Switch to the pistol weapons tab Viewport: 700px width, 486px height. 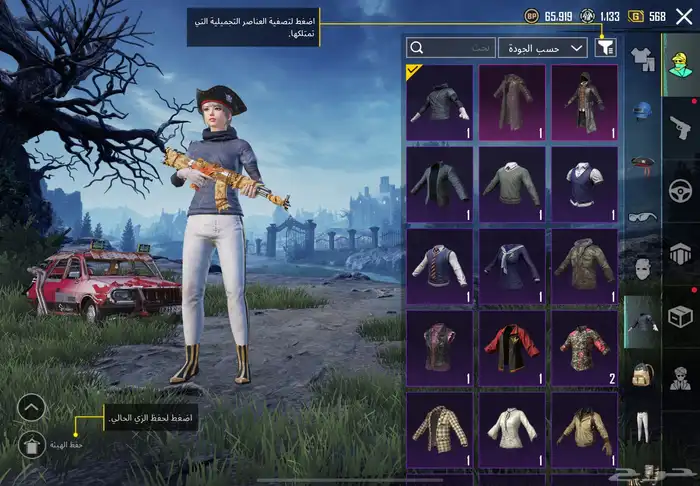click(x=679, y=125)
